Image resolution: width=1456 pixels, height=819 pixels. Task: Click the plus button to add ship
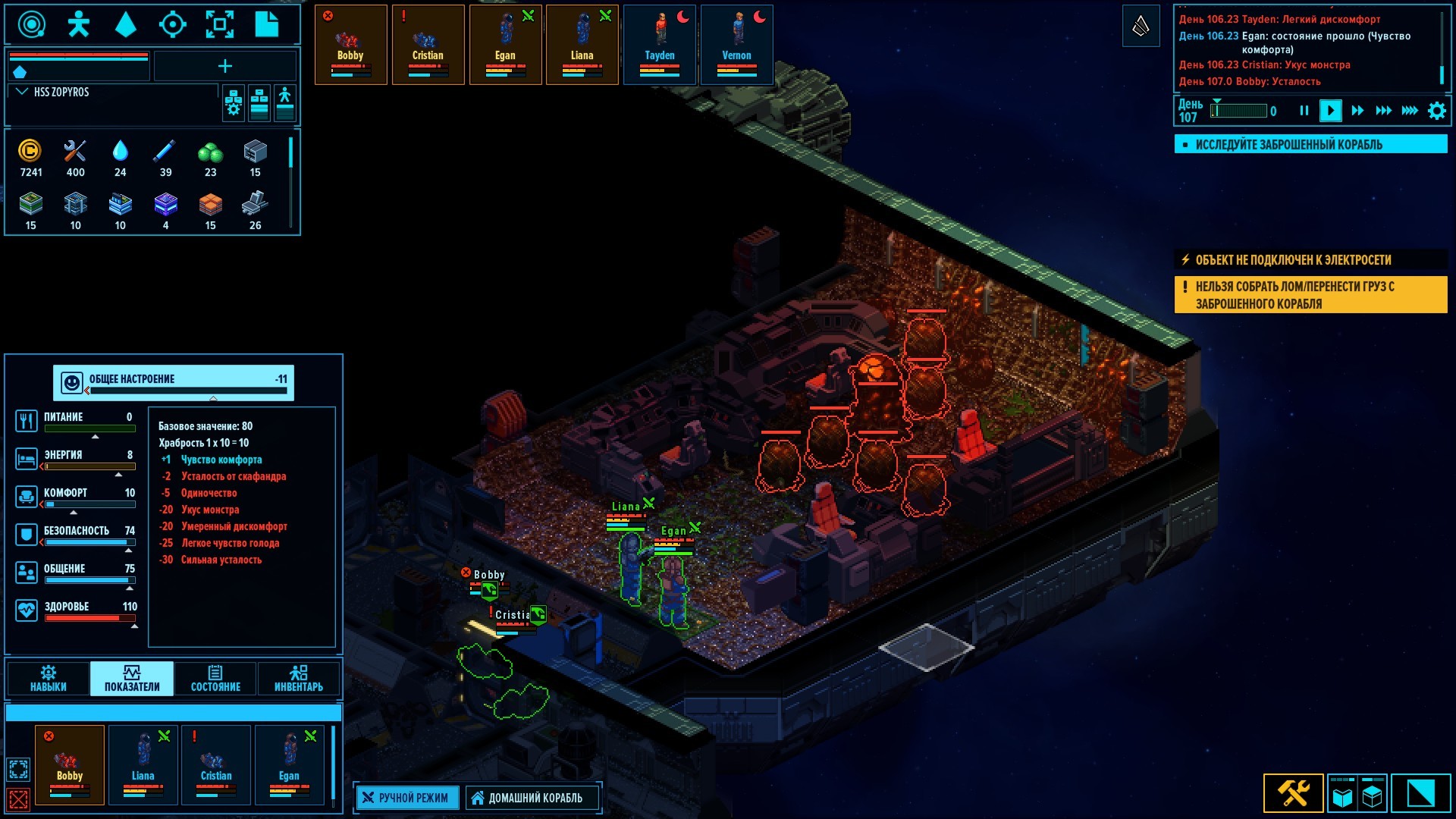(x=225, y=67)
